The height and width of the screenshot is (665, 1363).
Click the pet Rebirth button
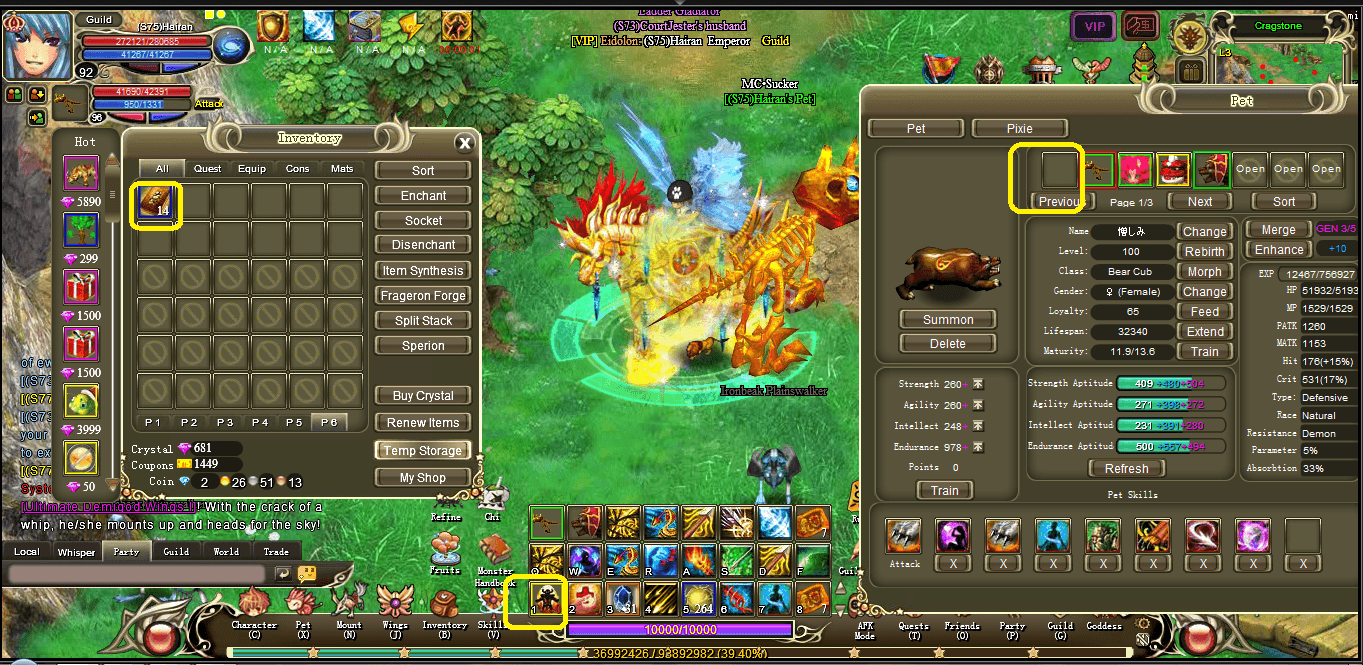1204,252
